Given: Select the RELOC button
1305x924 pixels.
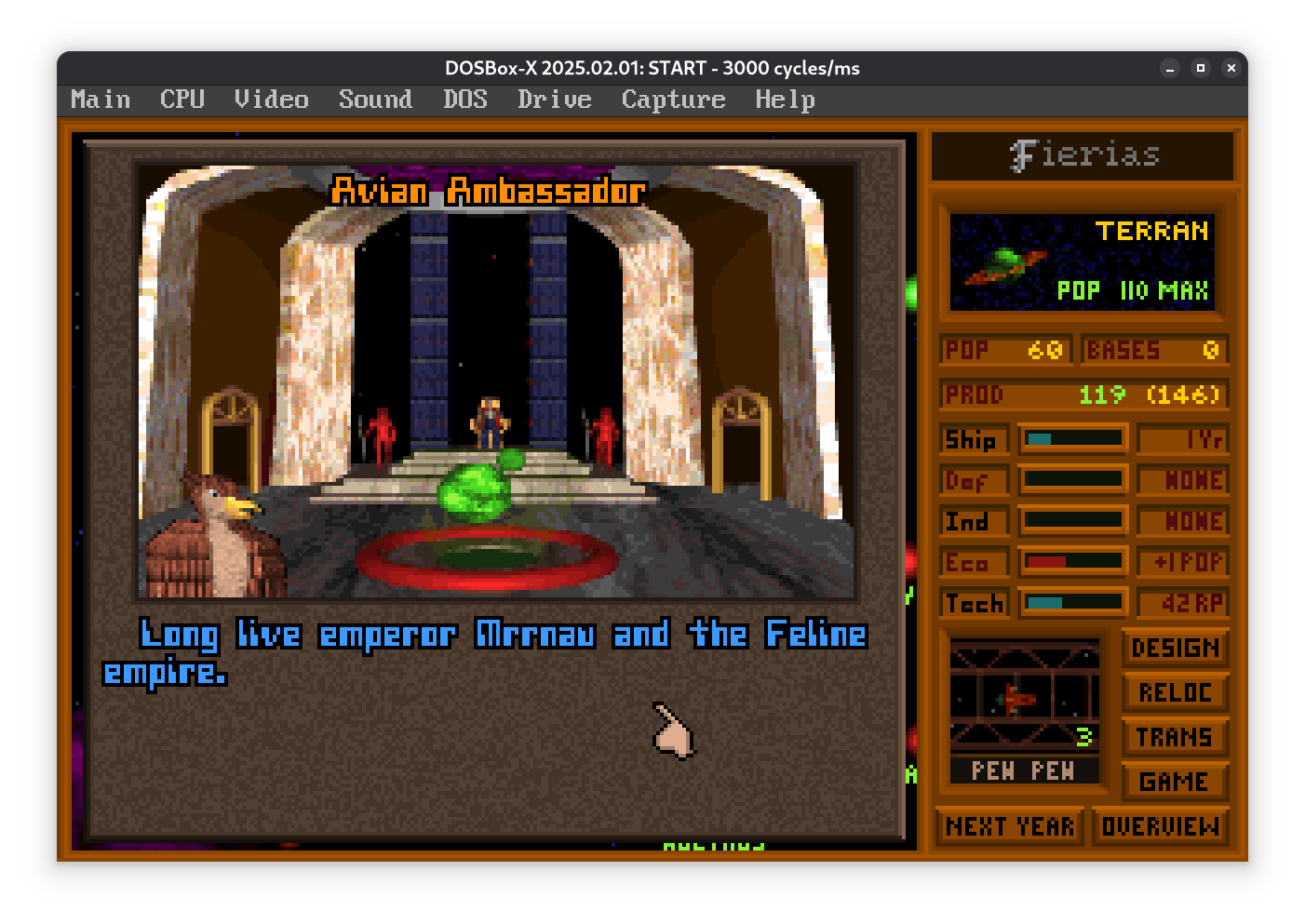Looking at the screenshot, I should 1175,692.
